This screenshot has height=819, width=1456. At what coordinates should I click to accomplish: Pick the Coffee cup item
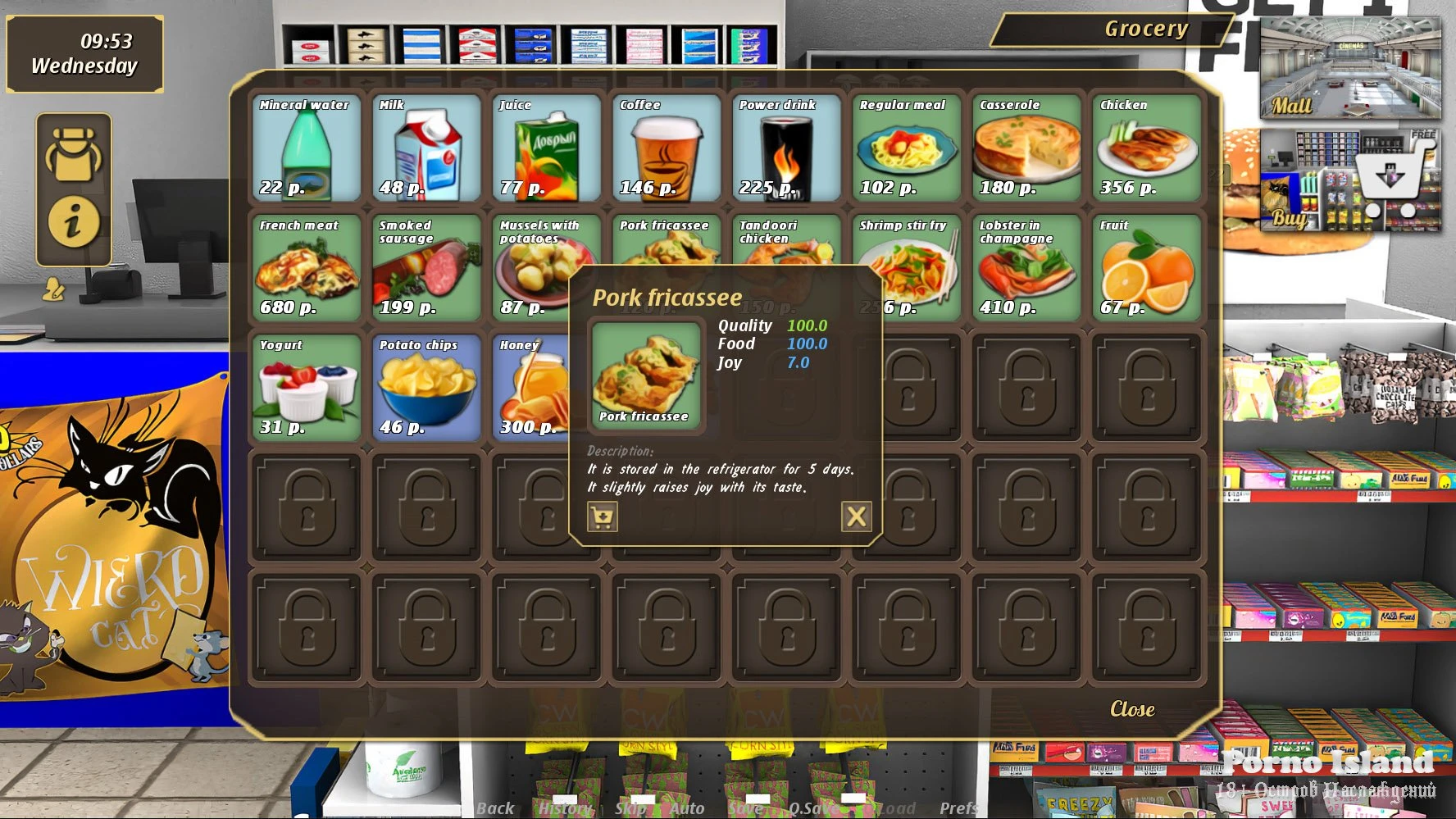(666, 148)
